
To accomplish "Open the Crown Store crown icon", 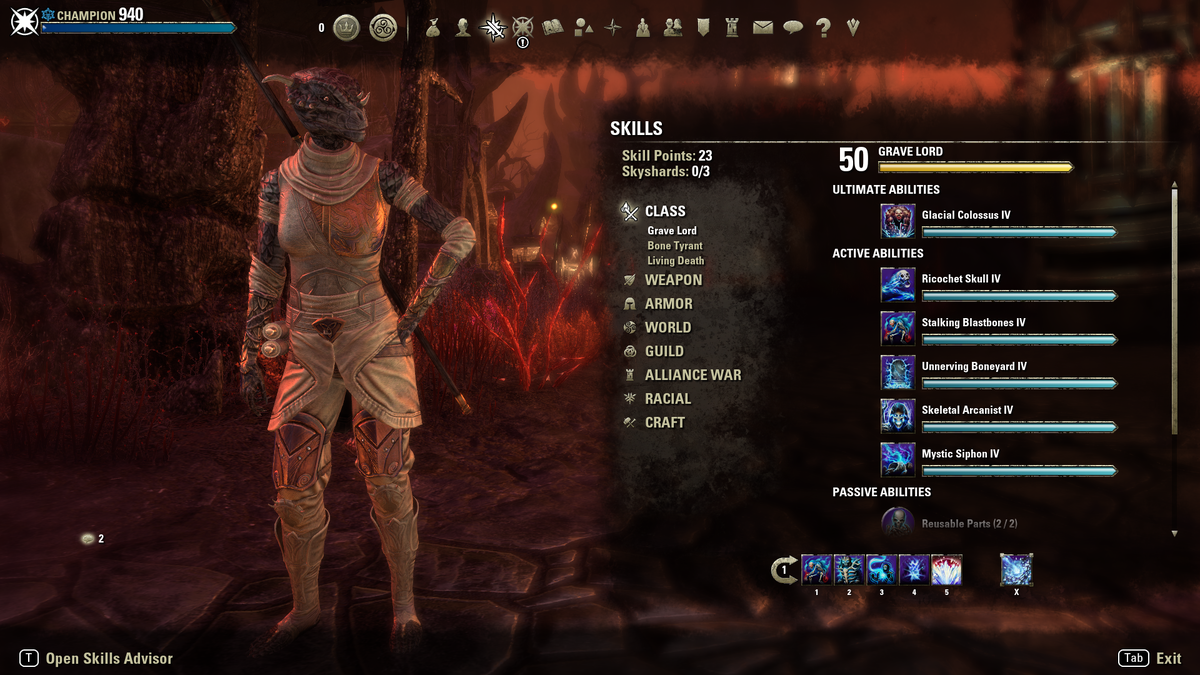I will coord(346,28).
